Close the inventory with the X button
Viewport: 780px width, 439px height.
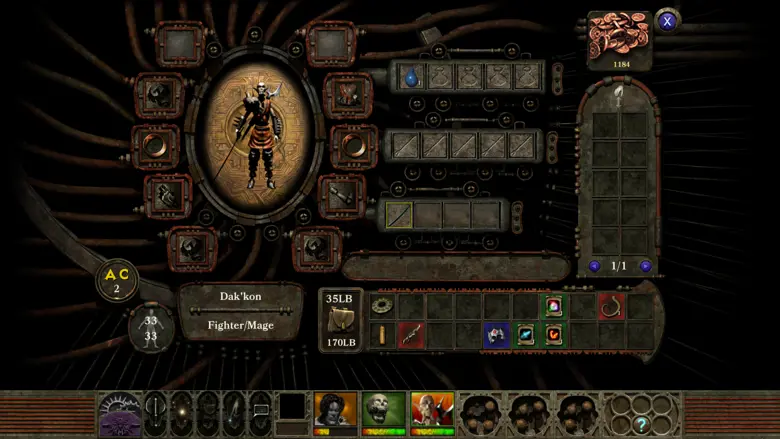point(667,20)
